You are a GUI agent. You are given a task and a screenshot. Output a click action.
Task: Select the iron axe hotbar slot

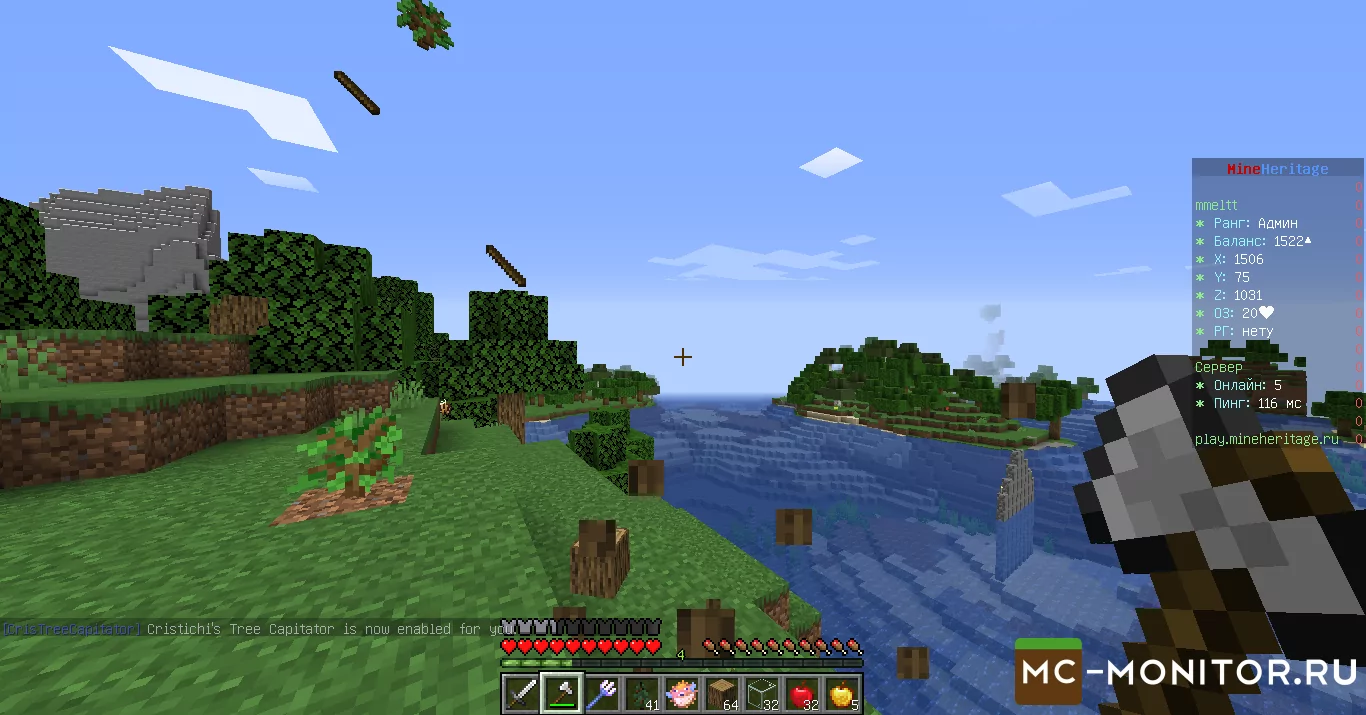click(x=562, y=693)
